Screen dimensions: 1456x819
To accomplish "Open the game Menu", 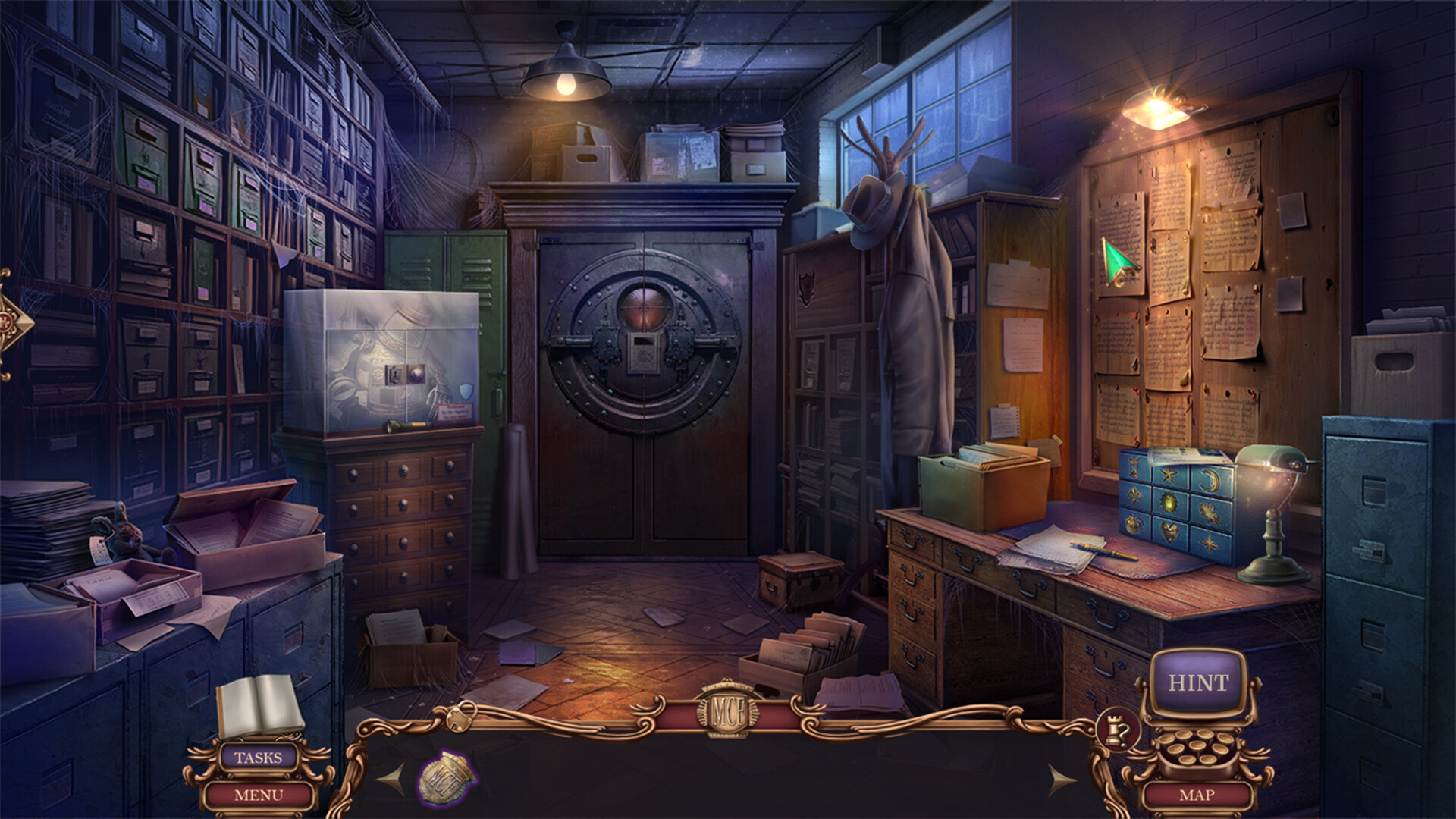I will point(260,796).
